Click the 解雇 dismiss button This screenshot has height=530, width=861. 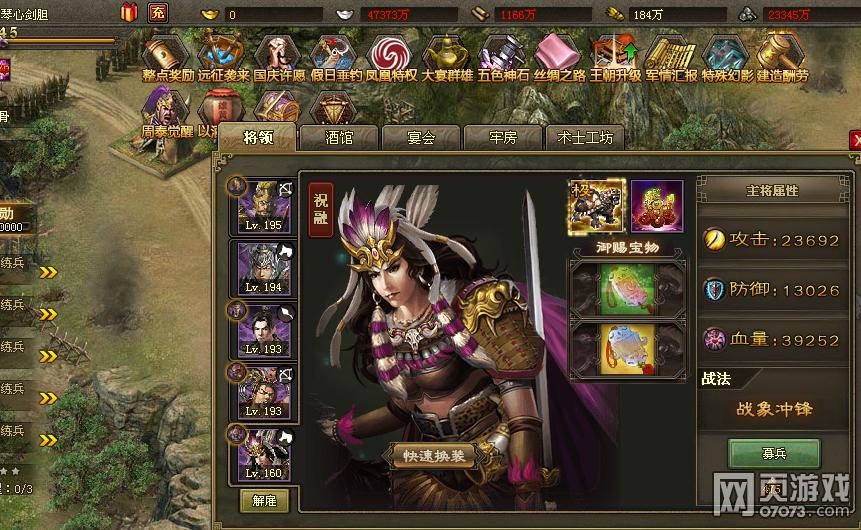[x=264, y=500]
